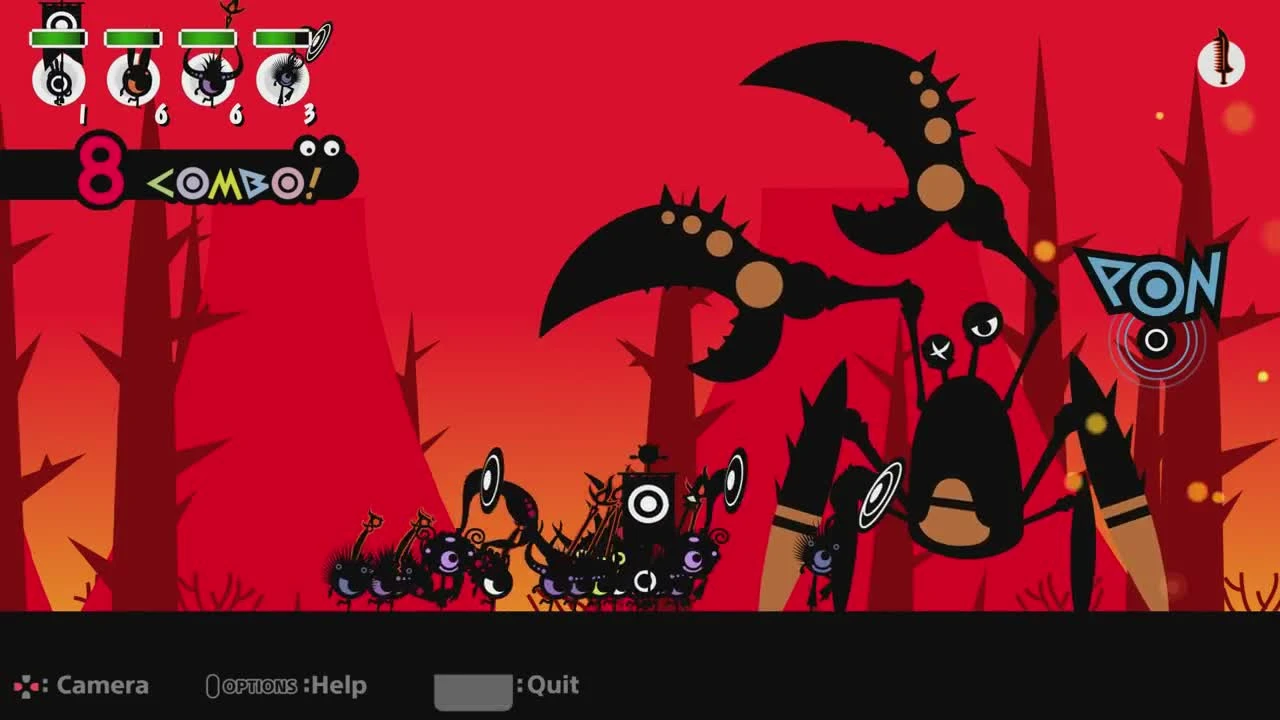Click the unit count number 1 under Hatapon
Viewport: 1280px width, 720px height.
click(83, 114)
